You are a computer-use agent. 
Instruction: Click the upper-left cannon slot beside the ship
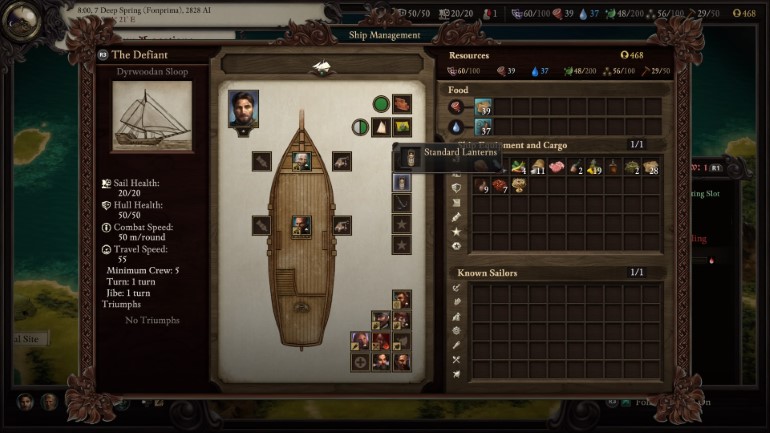[x=262, y=160]
